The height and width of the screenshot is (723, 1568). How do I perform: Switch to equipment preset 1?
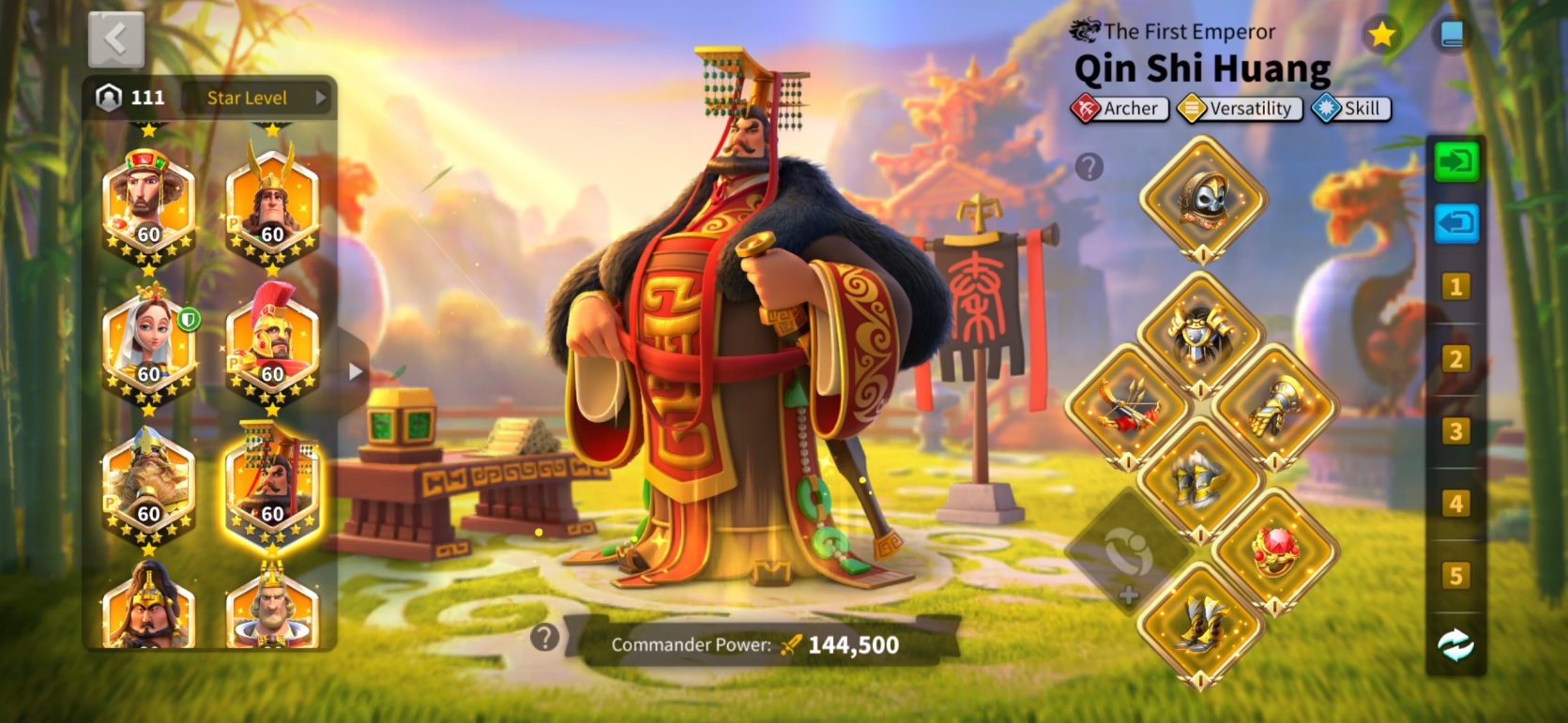click(1455, 287)
